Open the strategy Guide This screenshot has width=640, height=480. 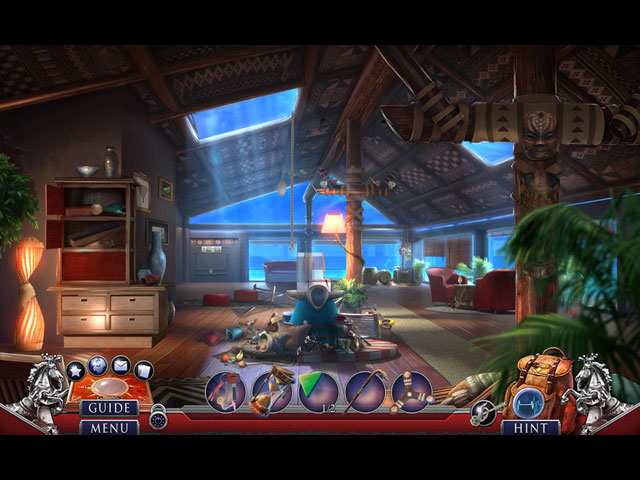(x=109, y=408)
